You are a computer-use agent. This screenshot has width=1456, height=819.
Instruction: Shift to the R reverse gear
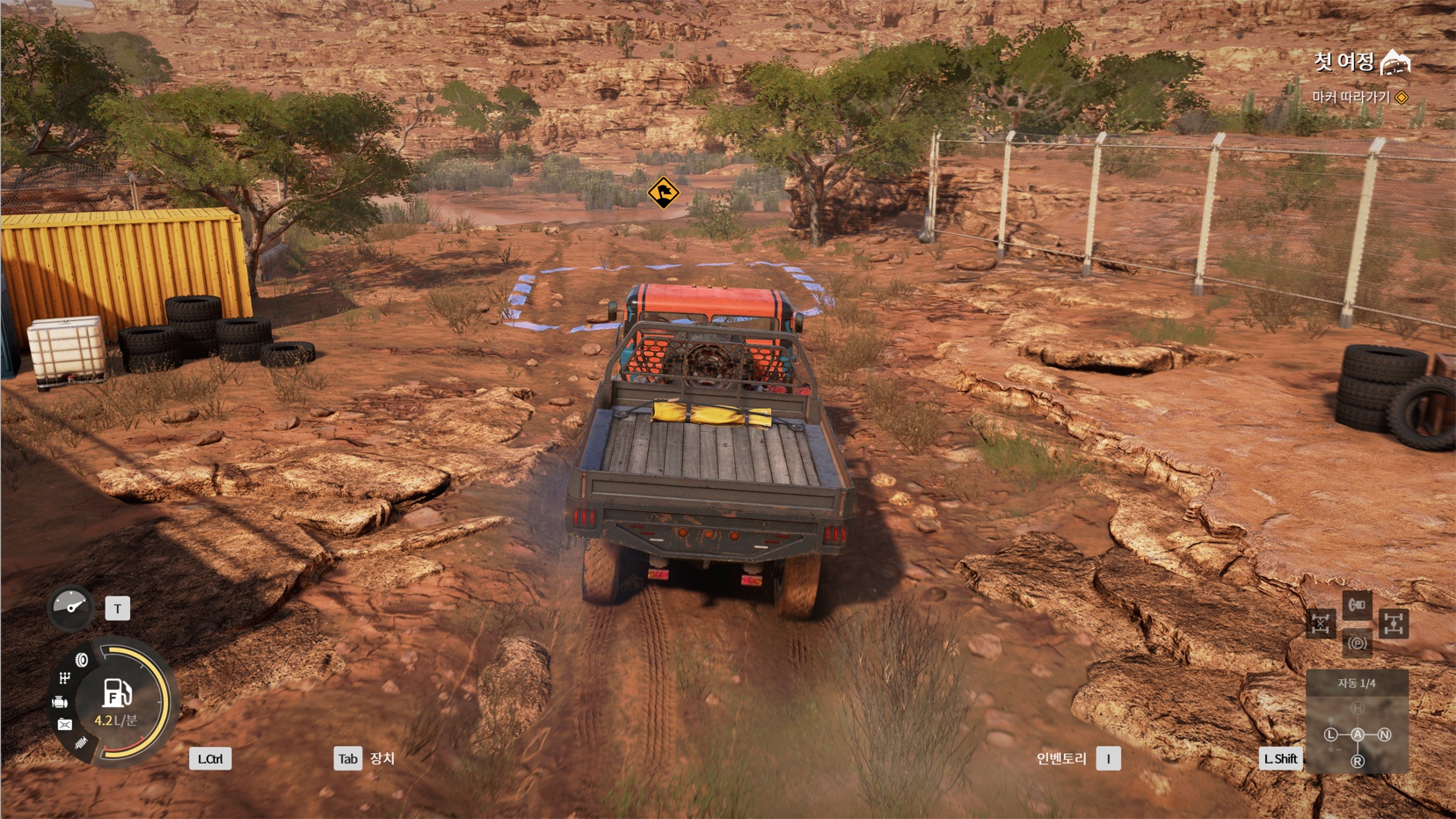1358,761
